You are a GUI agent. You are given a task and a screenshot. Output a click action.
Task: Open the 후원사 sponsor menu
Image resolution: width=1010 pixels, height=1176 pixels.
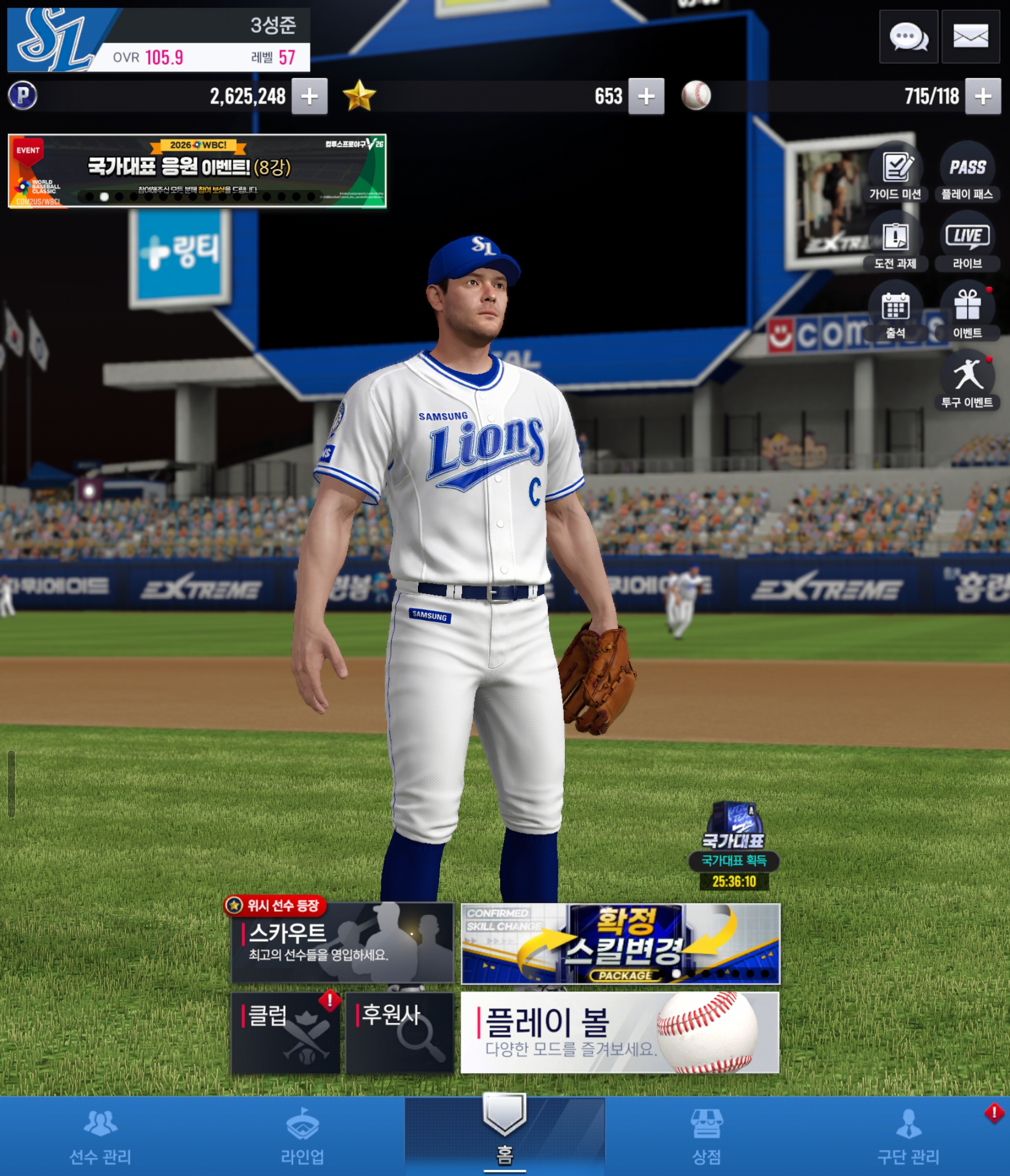click(x=399, y=1032)
